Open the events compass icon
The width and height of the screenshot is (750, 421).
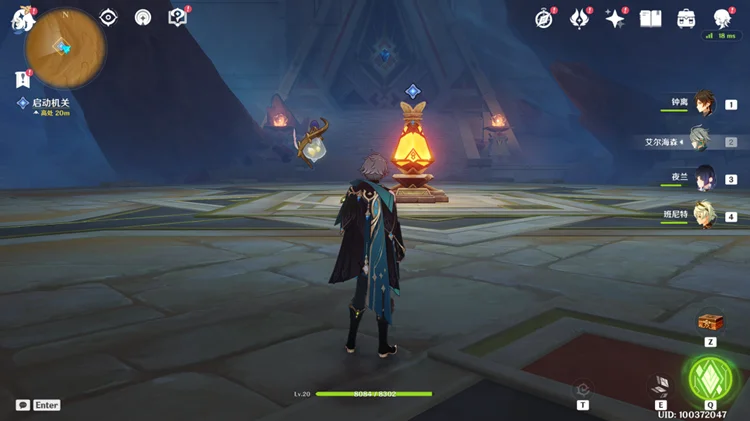point(544,18)
